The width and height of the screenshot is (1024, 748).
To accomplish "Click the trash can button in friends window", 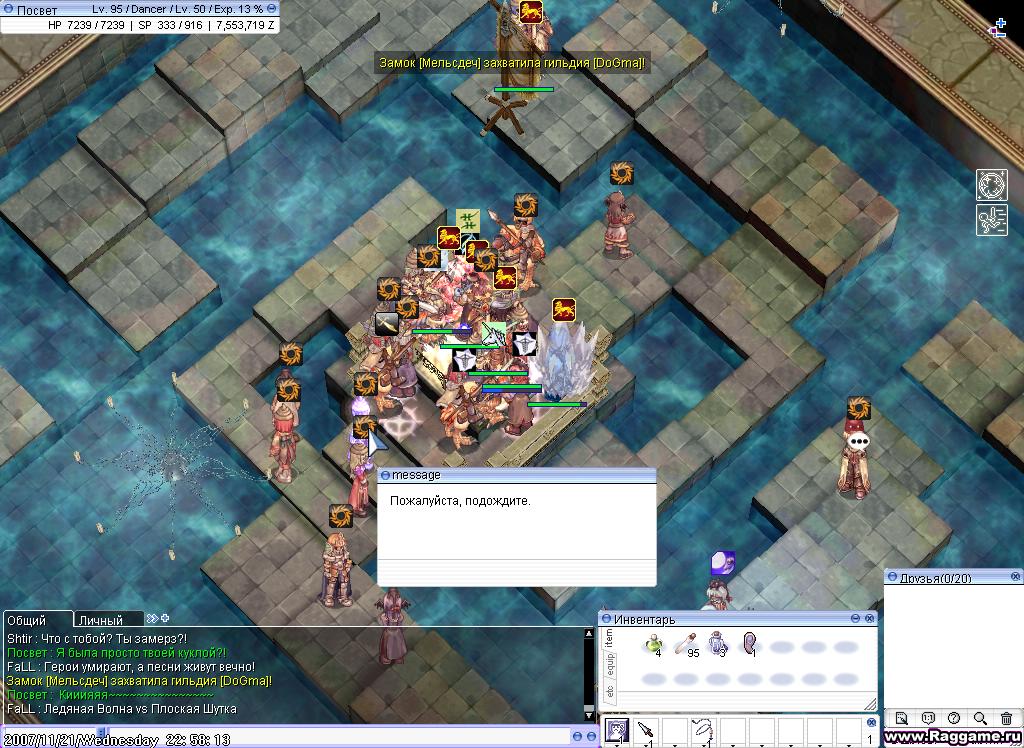I will (x=1006, y=718).
